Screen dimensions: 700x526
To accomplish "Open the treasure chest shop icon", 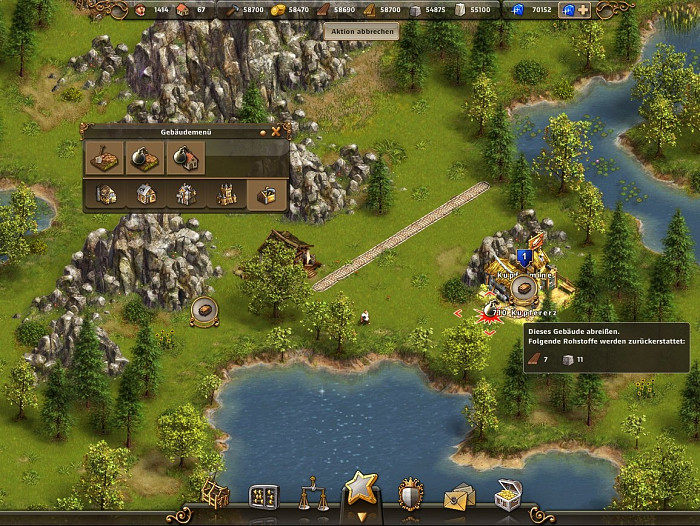I will click(508, 494).
